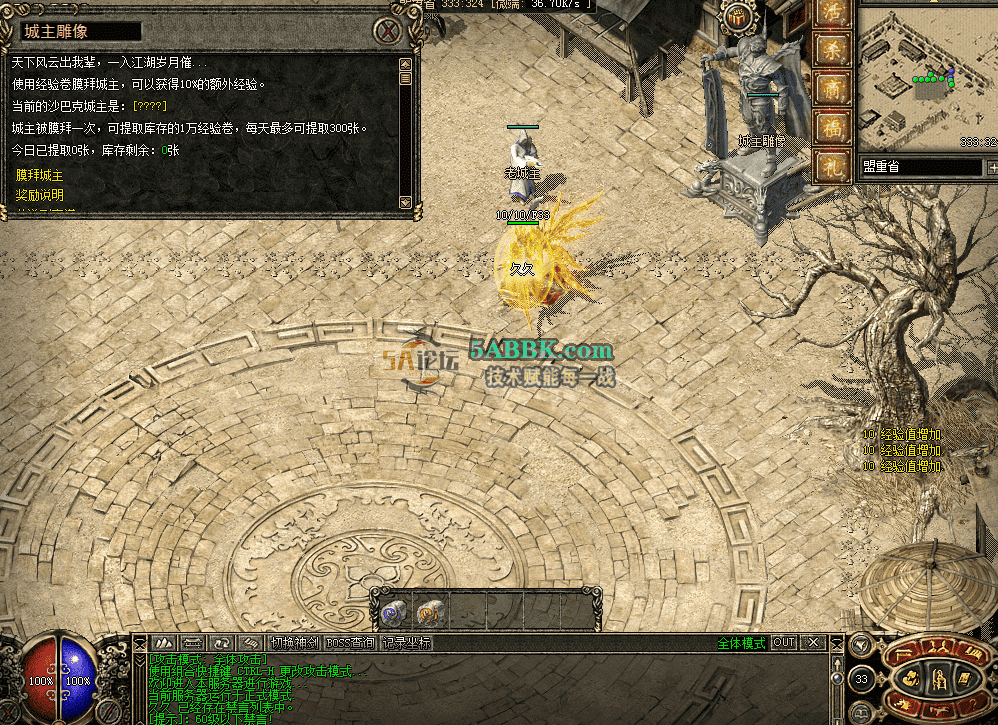Viewport: 998px width, 725px height.
Task: Click the 礼 gift side button
Action: pyautogui.click(x=833, y=165)
